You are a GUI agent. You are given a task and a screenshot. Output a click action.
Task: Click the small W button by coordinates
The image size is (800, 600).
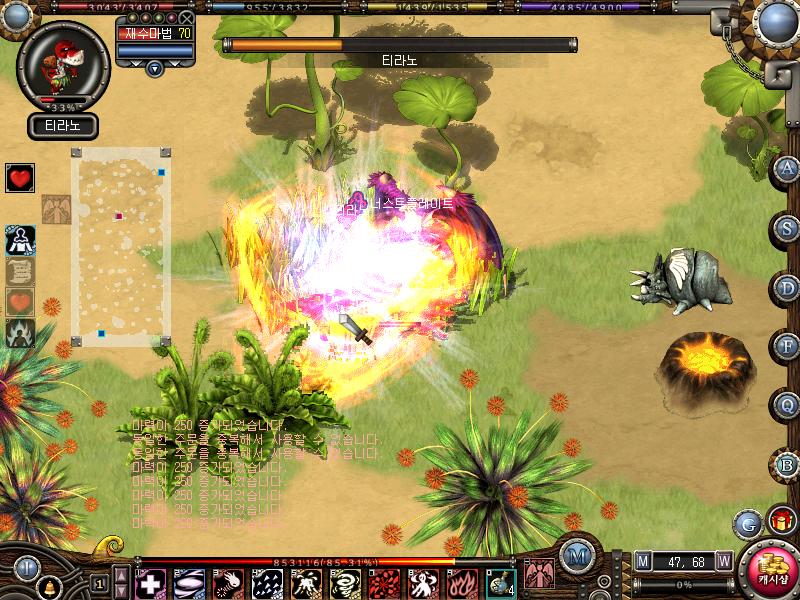click(723, 561)
